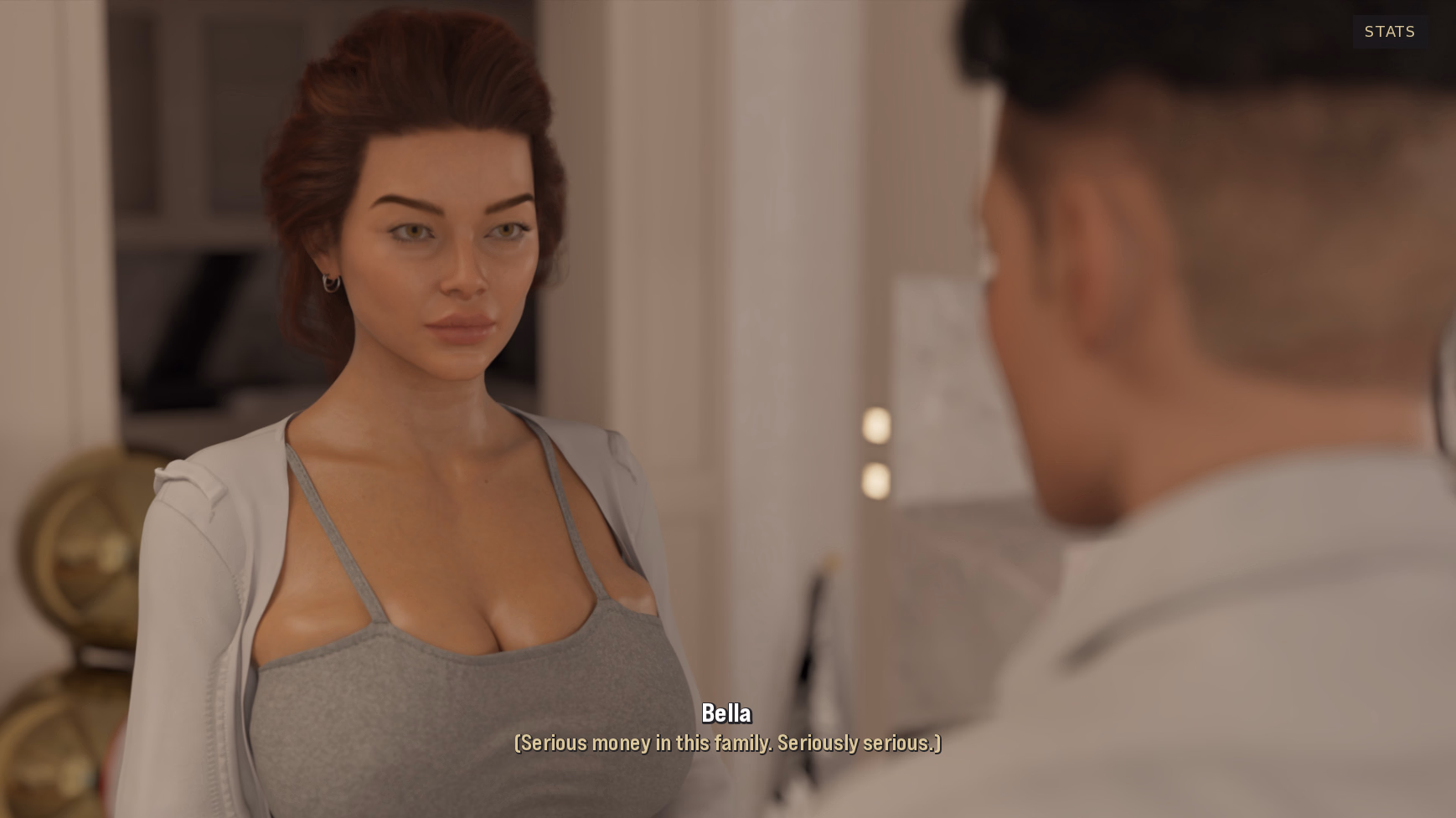Screen dimensions: 1456x818
Task: Click Bella's name label above the dialogue
Action: 727,713
